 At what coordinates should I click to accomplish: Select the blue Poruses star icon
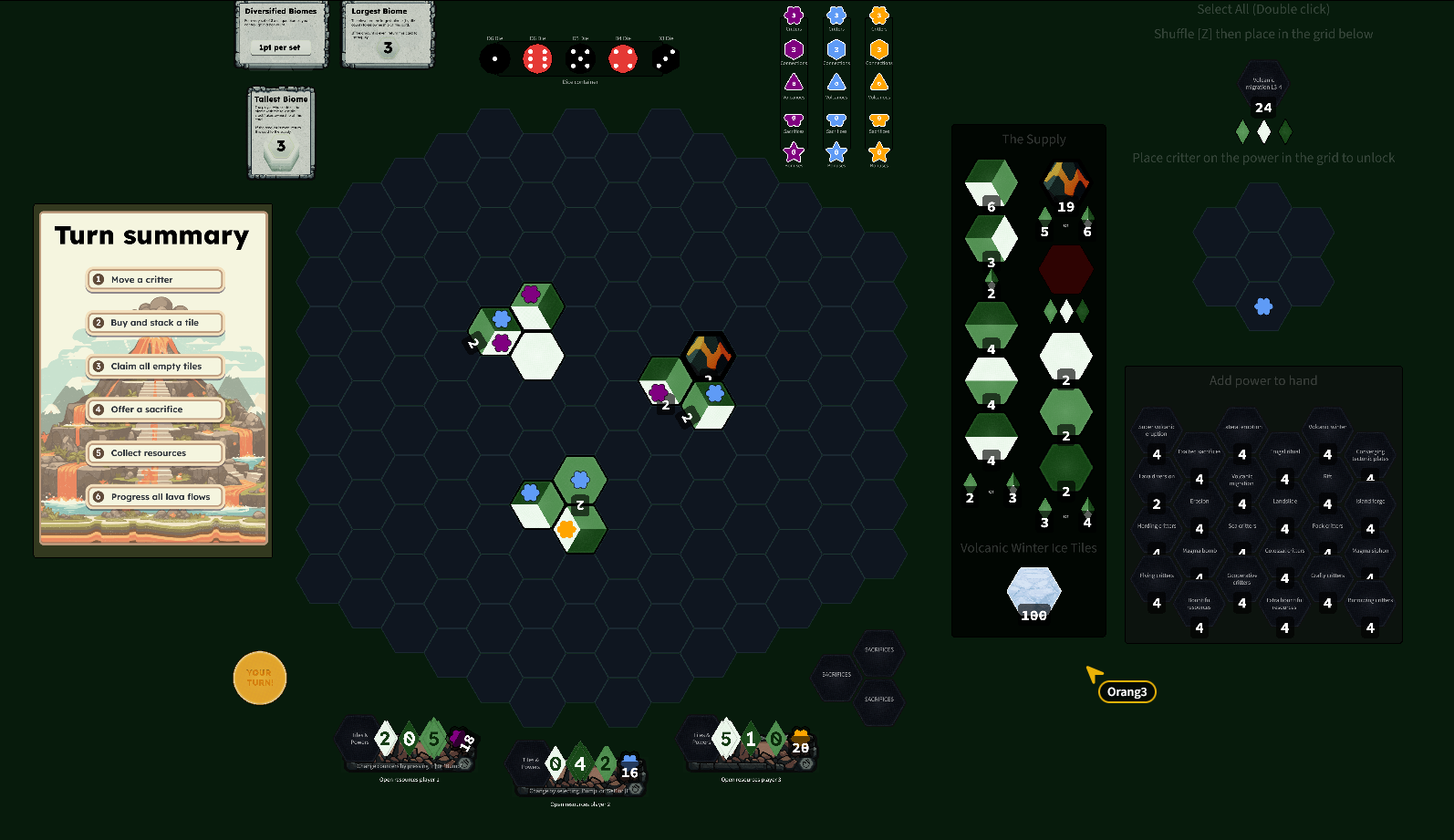[x=836, y=153]
